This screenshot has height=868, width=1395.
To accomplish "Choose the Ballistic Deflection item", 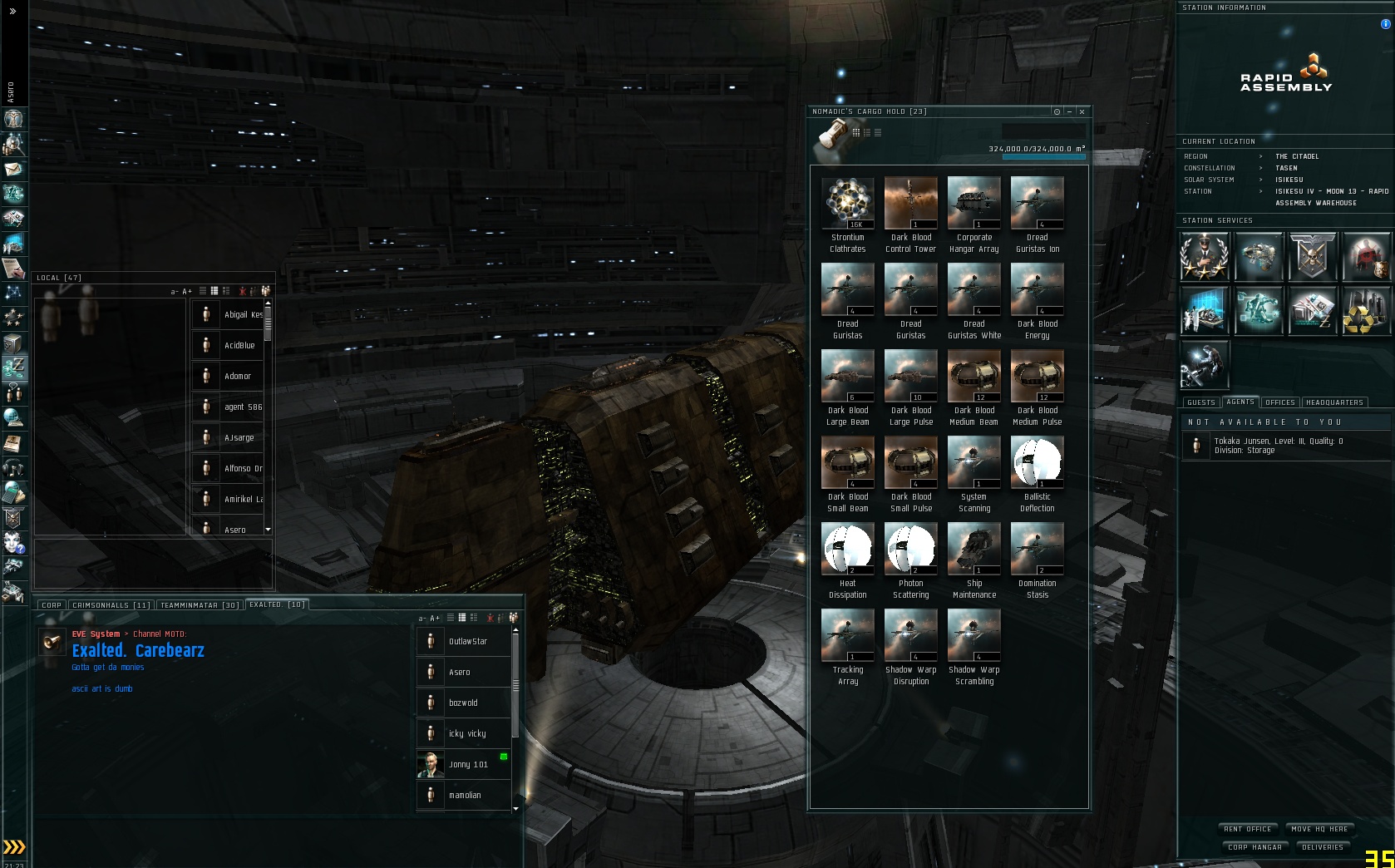I will click(1037, 463).
